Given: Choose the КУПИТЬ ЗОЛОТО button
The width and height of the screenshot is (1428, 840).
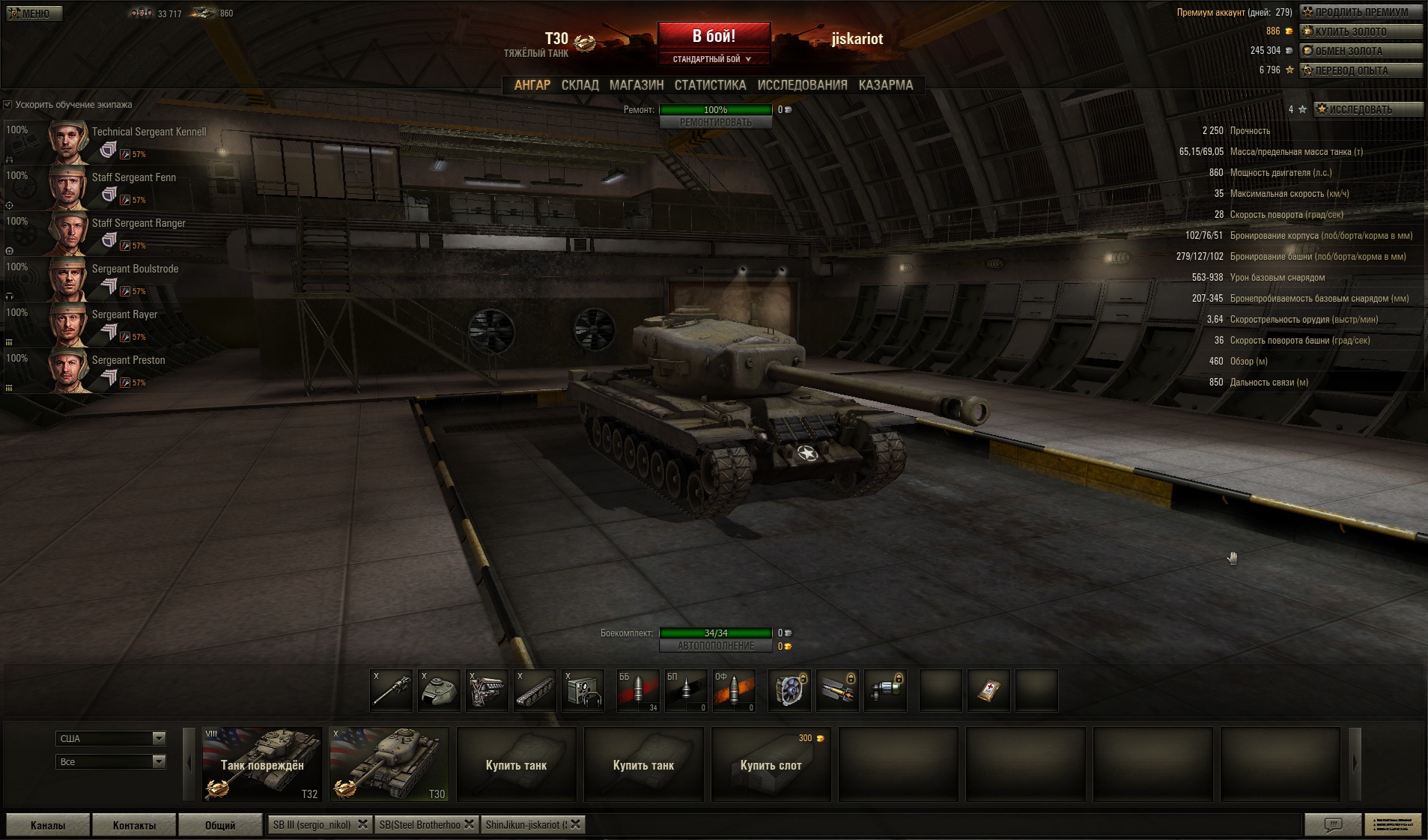Looking at the screenshot, I should 1361,31.
